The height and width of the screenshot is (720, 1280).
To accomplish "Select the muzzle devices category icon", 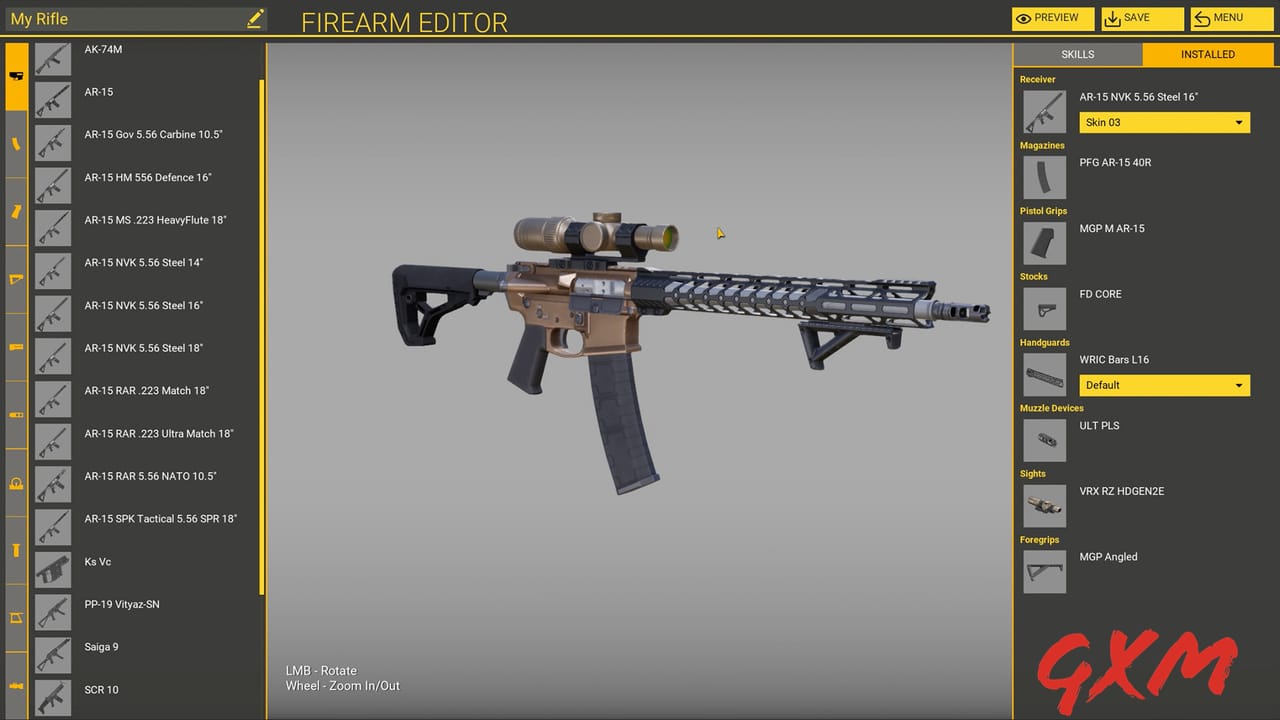I will point(15,414).
